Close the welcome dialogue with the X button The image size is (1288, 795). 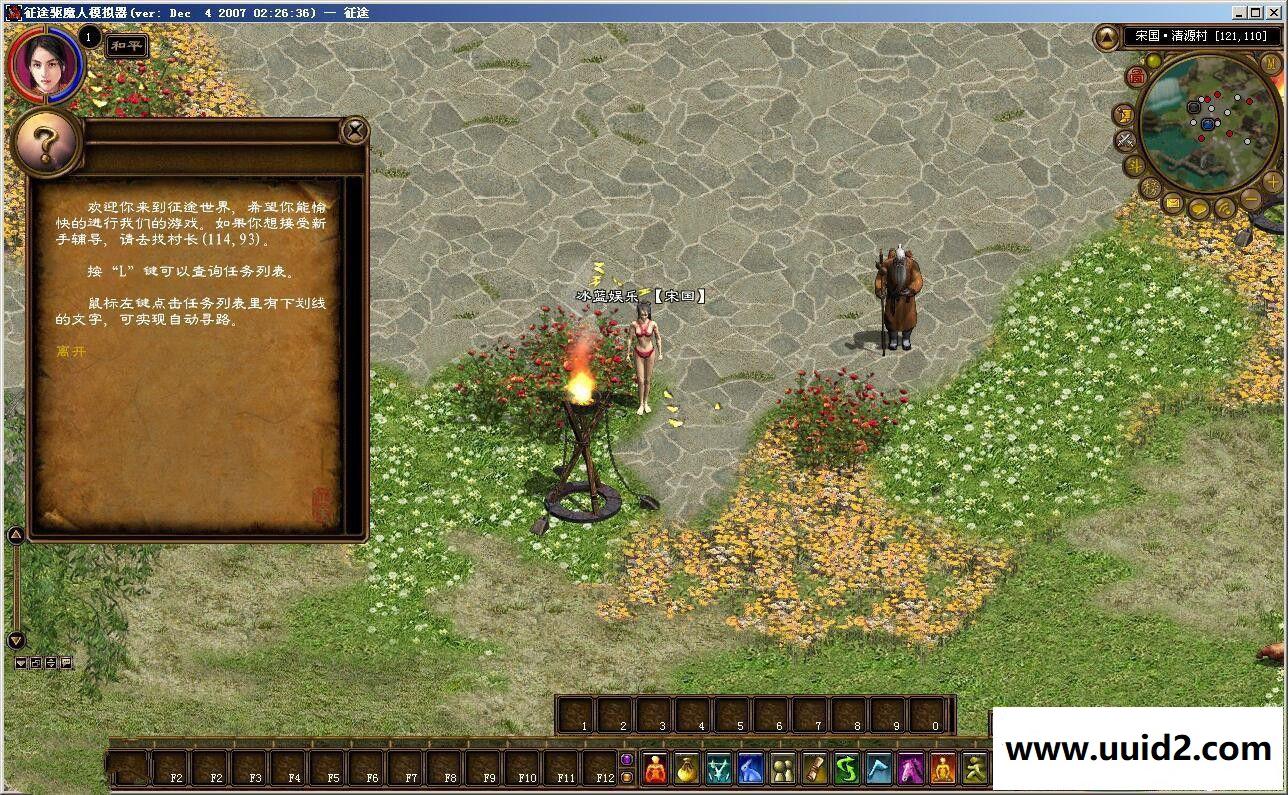[x=354, y=130]
